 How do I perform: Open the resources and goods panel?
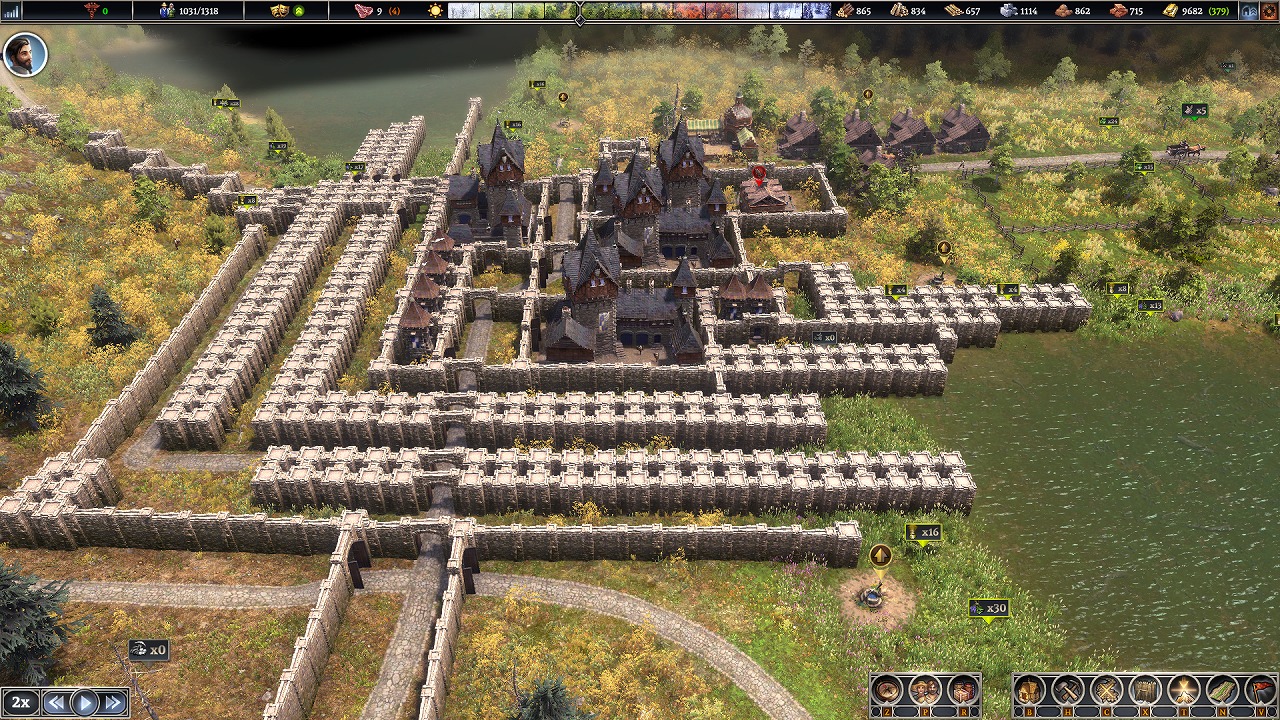(x=962, y=691)
